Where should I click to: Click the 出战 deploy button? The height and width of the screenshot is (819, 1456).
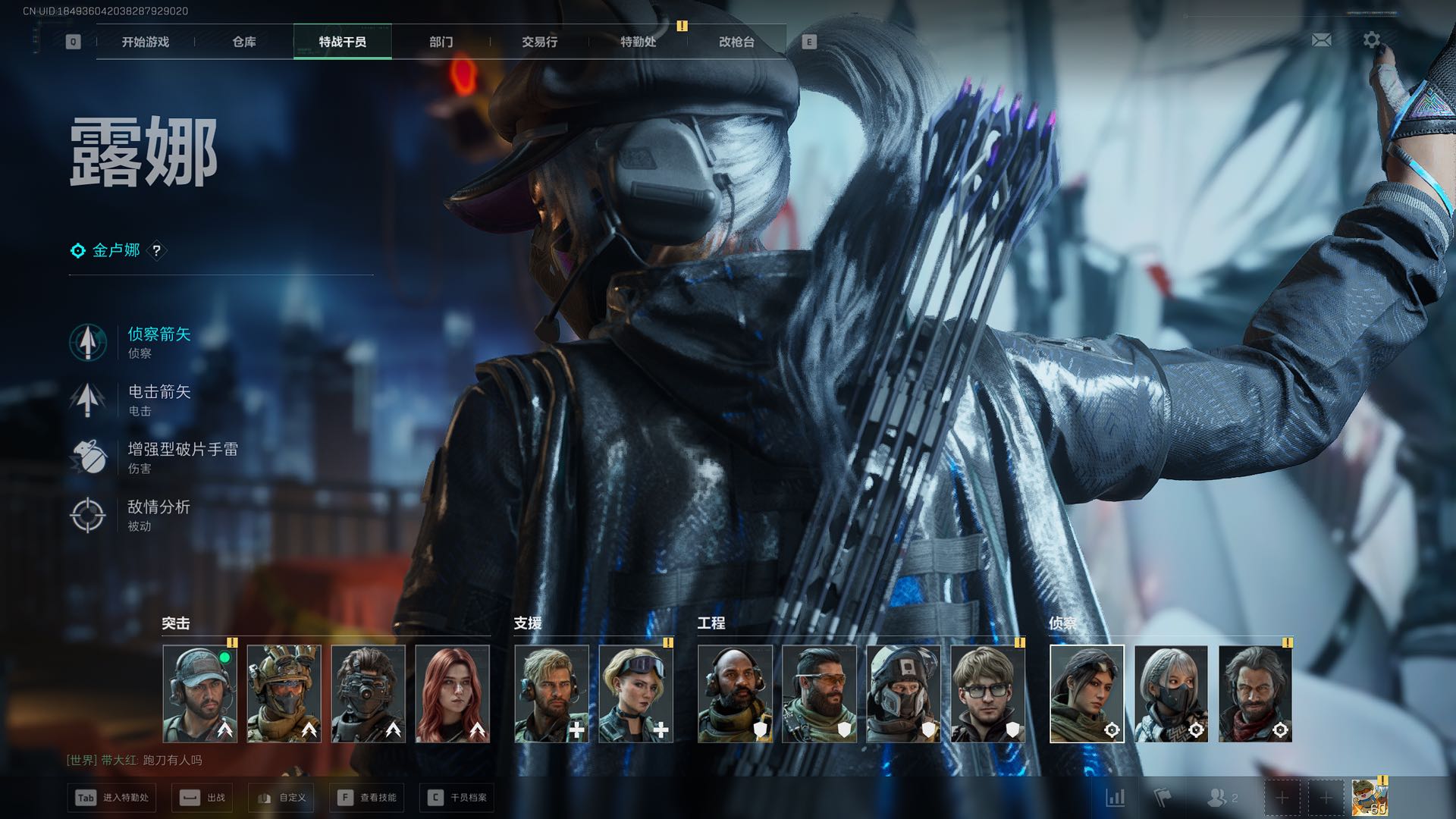pyautogui.click(x=202, y=798)
